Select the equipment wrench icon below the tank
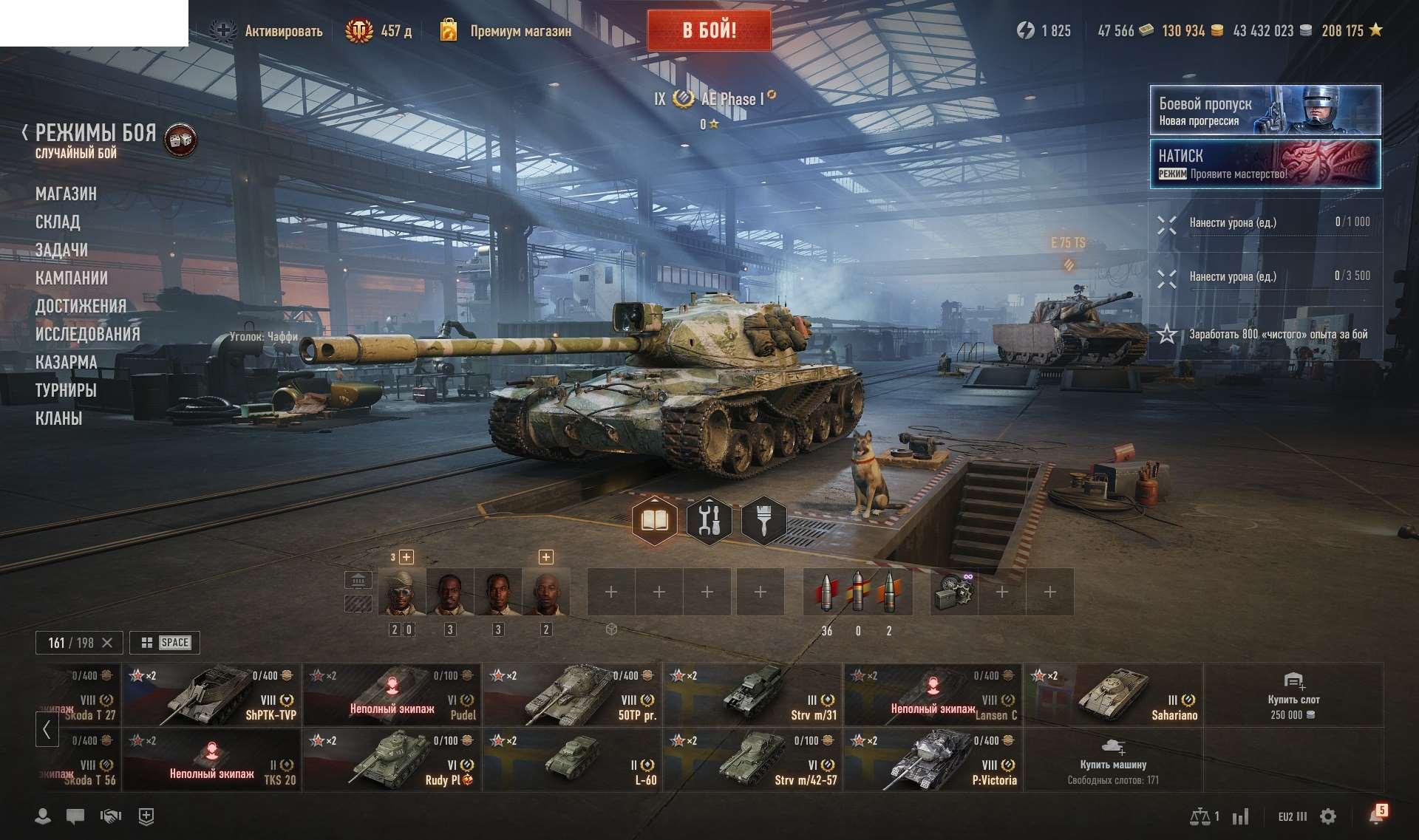This screenshot has height=840, width=1419. click(x=708, y=521)
